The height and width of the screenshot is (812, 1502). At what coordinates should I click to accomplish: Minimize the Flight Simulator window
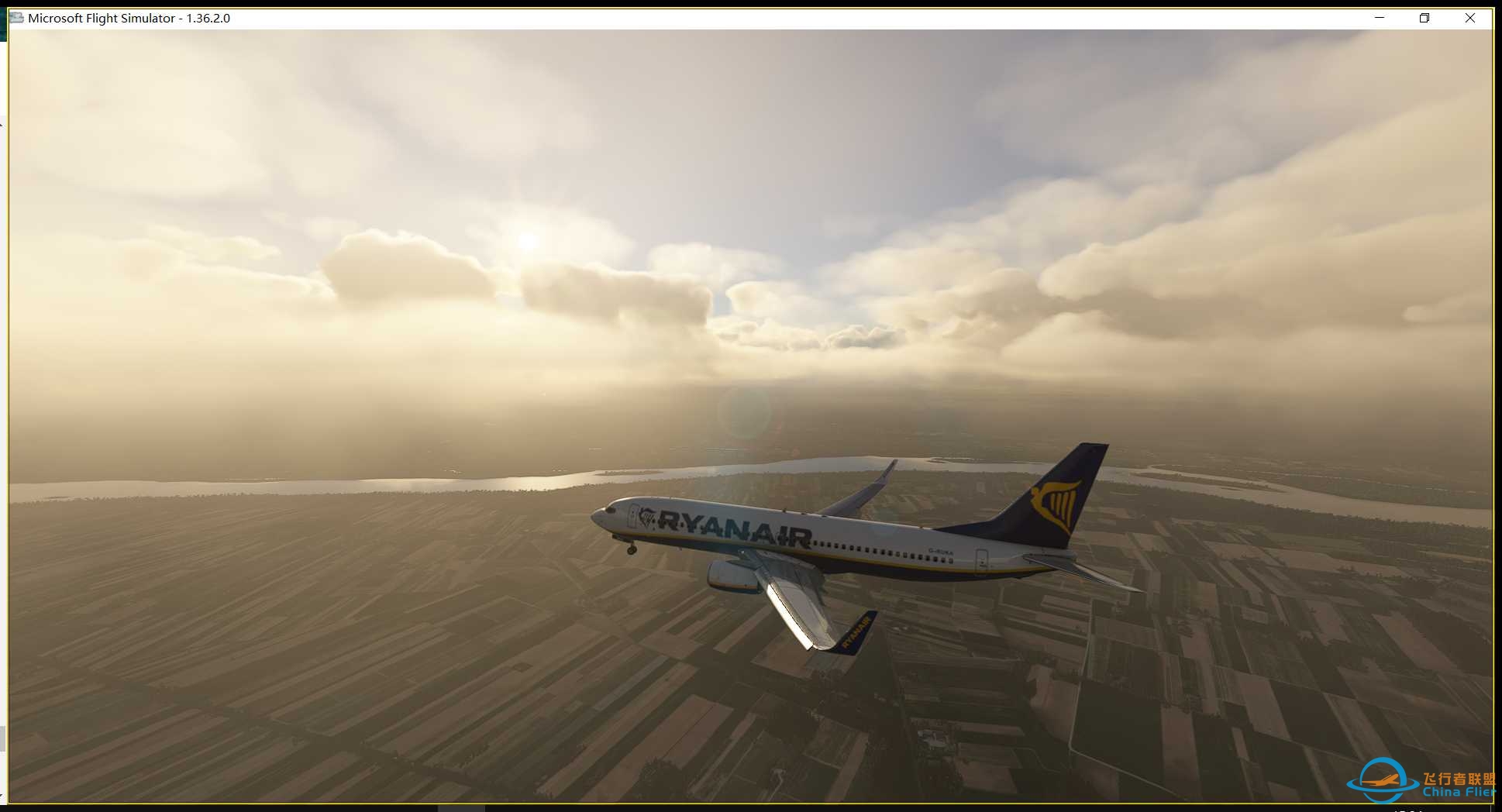(1380, 18)
